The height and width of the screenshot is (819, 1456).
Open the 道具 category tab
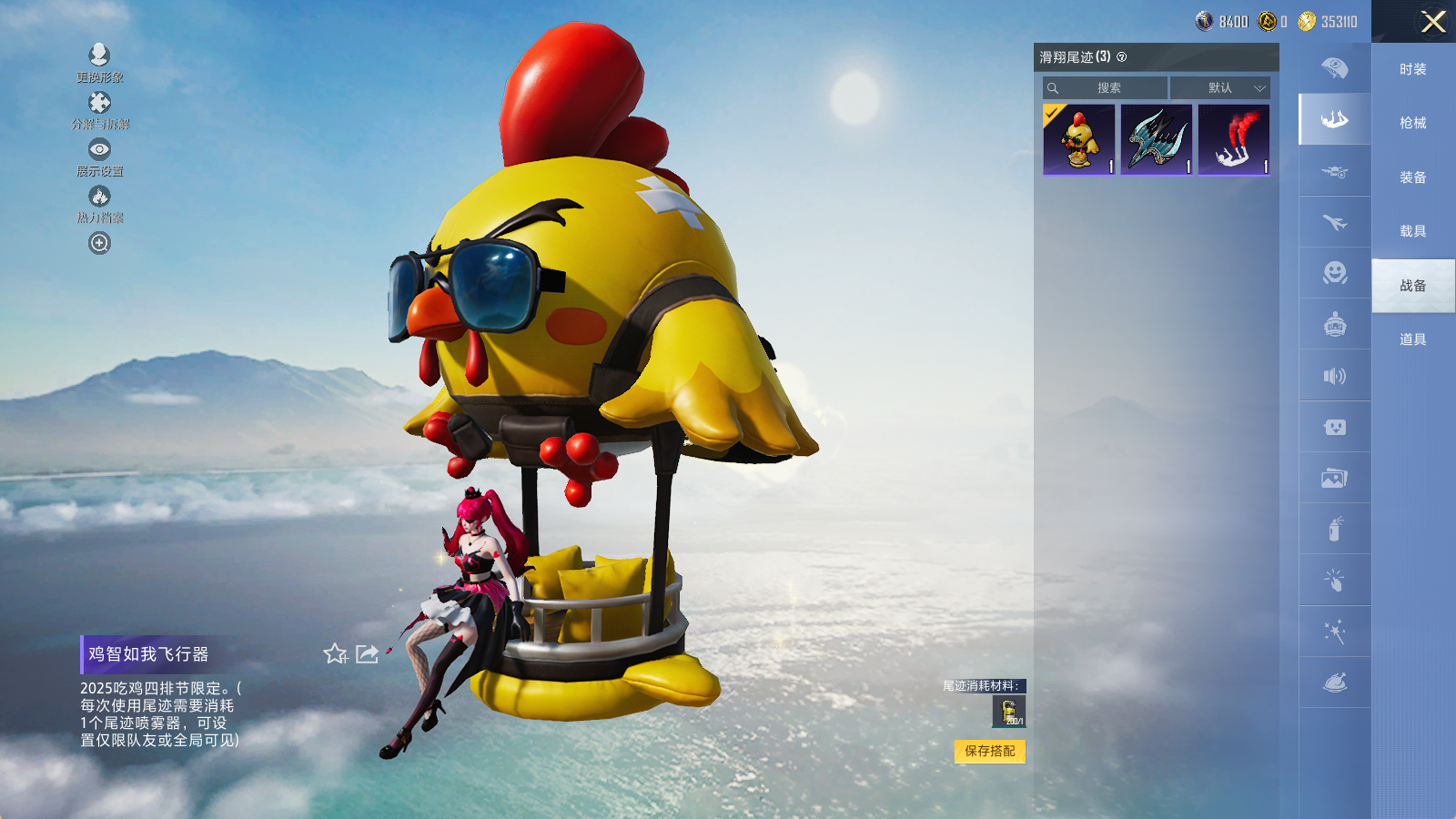[1412, 339]
